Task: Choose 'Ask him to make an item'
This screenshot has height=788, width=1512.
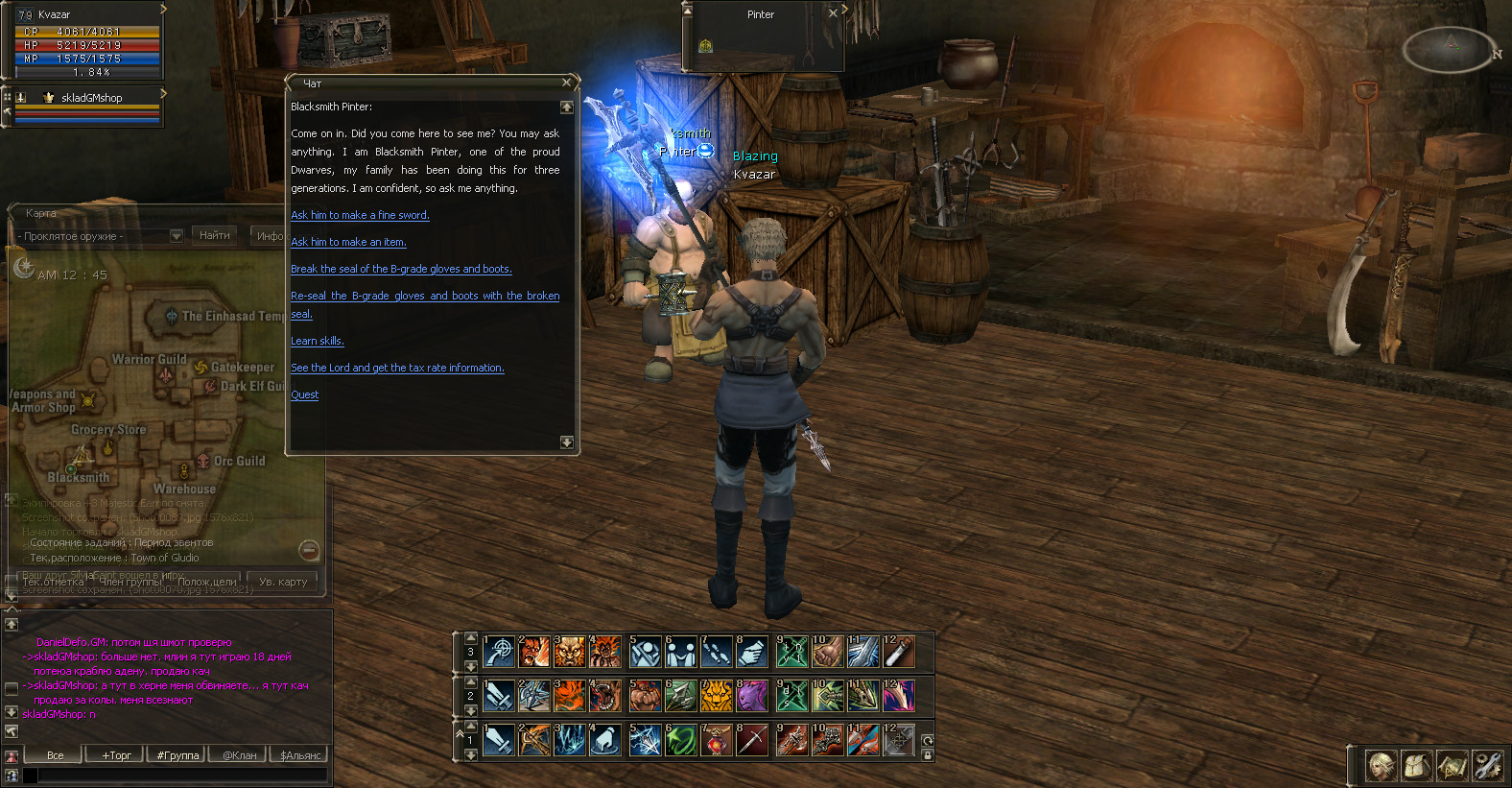Action: tap(348, 242)
